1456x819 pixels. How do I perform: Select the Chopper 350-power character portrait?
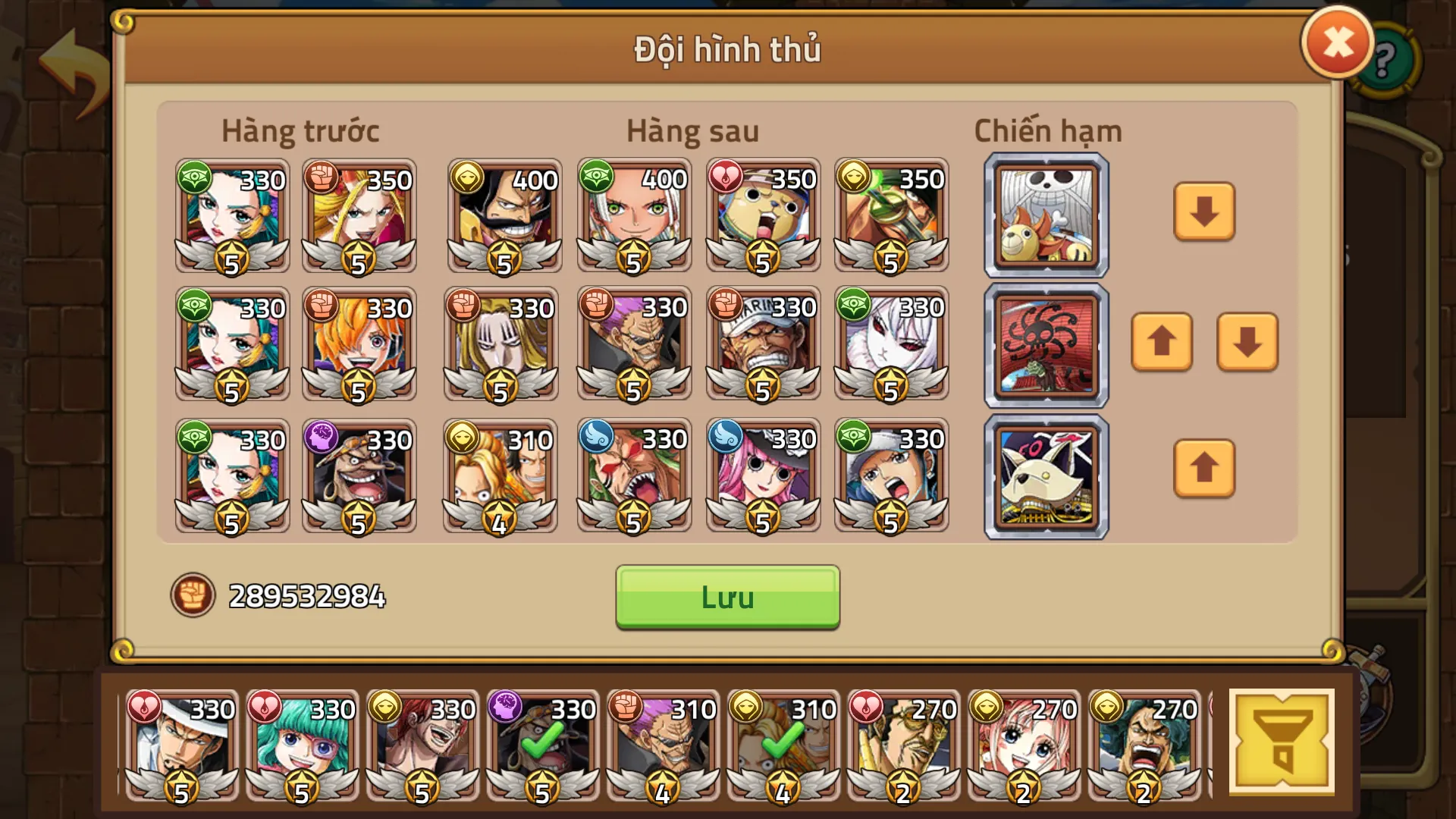click(762, 218)
